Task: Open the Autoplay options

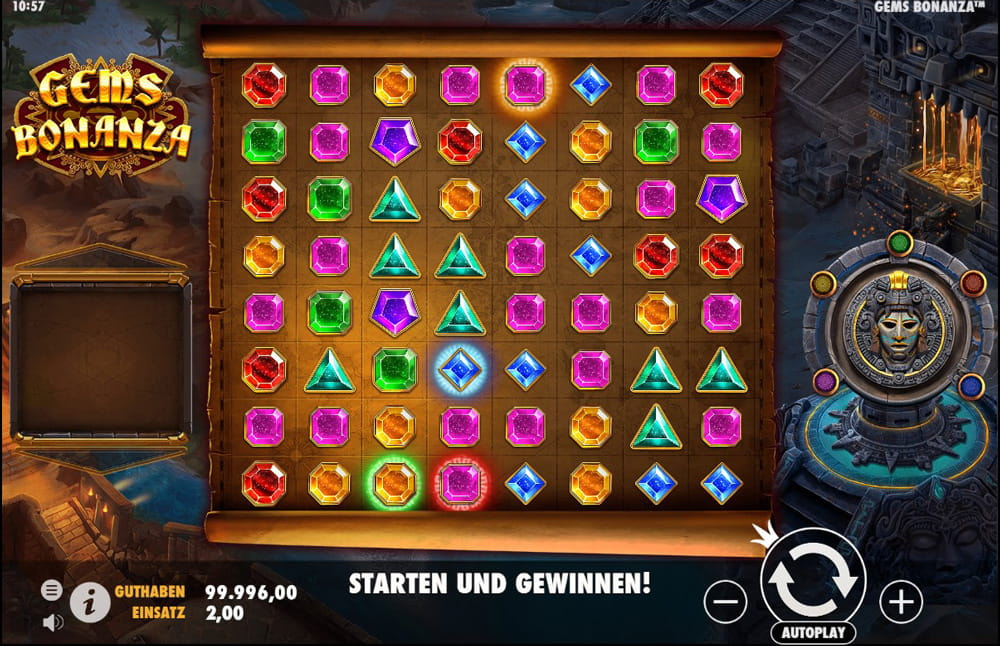Action: 812,632
